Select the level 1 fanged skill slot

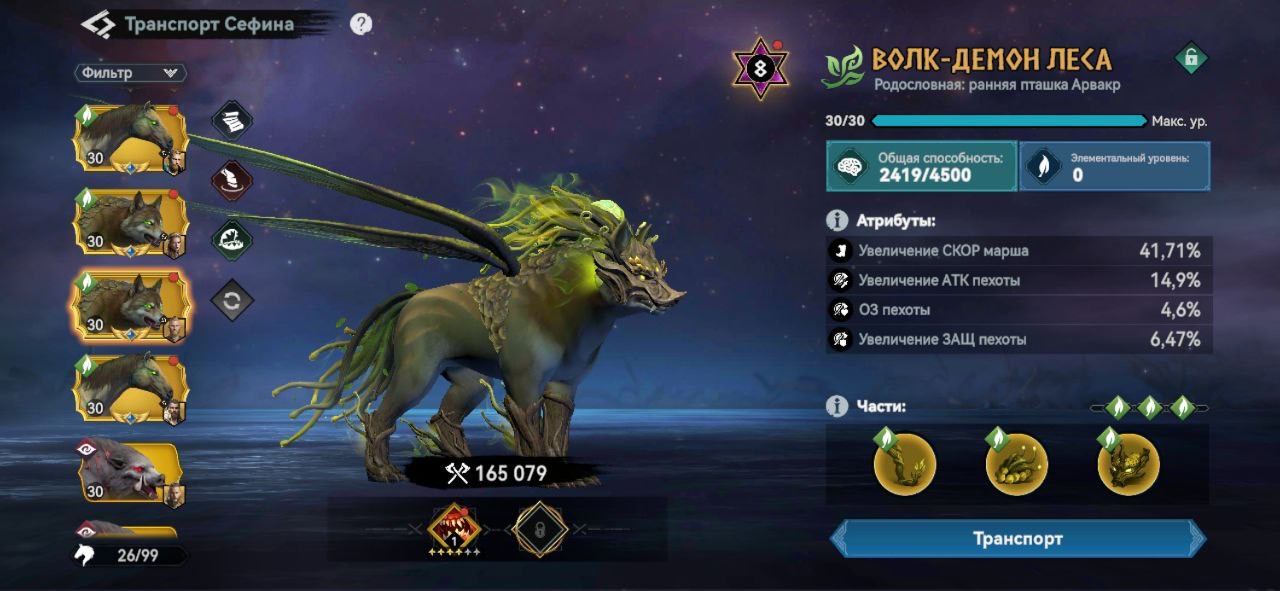coord(454,527)
